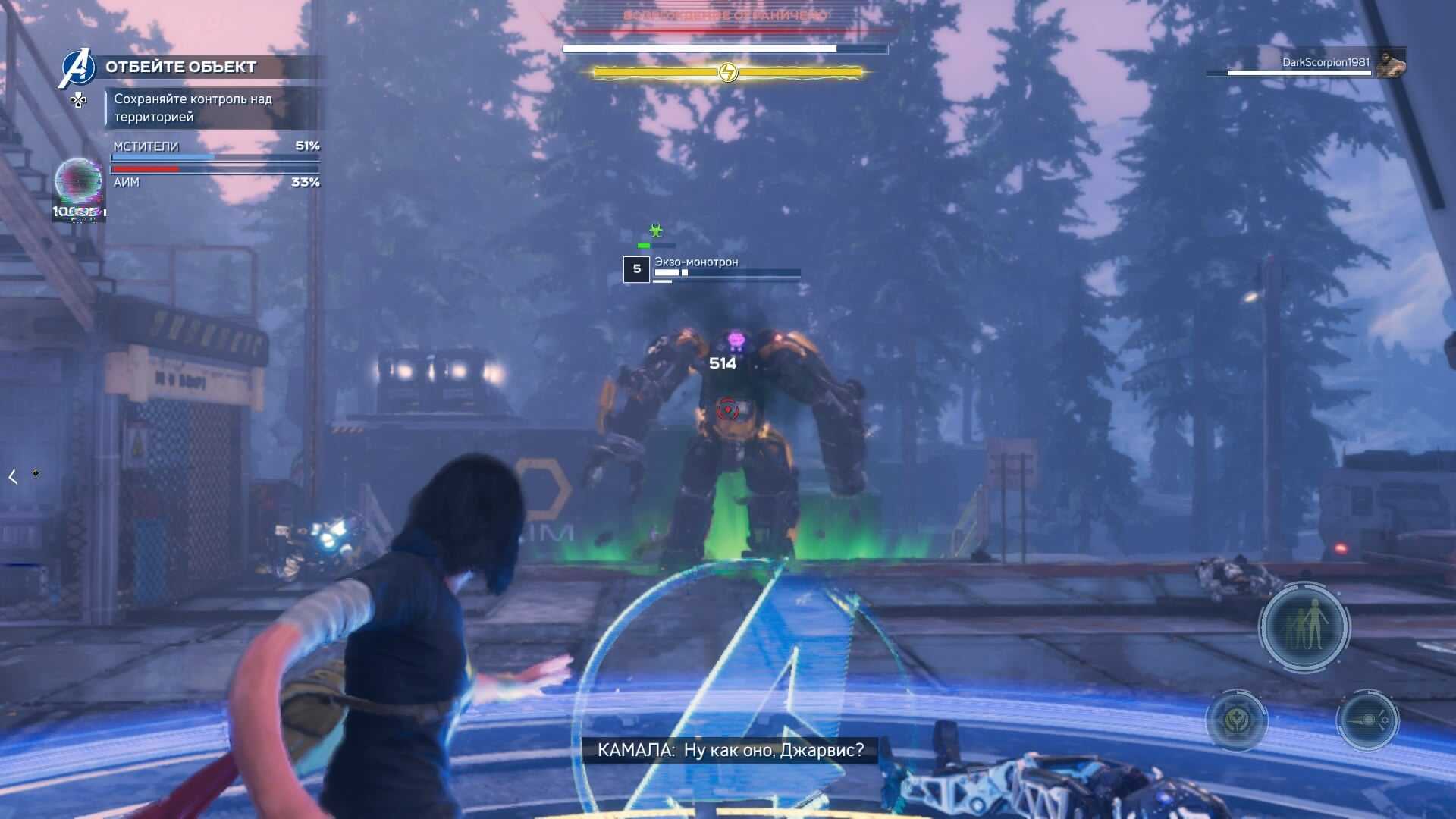Trigger the stretched-fist assault ability
This screenshot has height=819, width=1456.
[x=1367, y=719]
